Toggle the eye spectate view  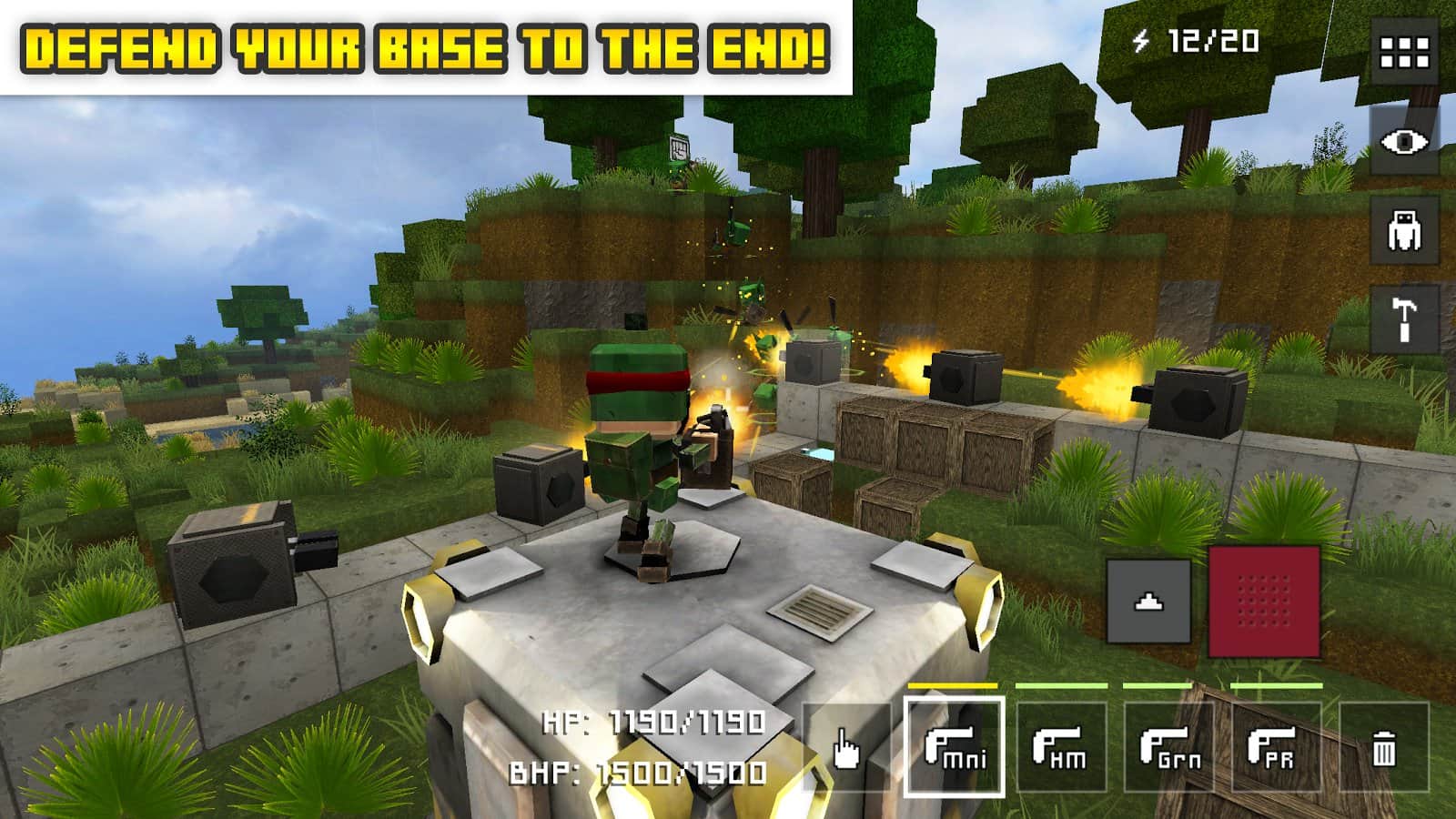coord(1406,143)
